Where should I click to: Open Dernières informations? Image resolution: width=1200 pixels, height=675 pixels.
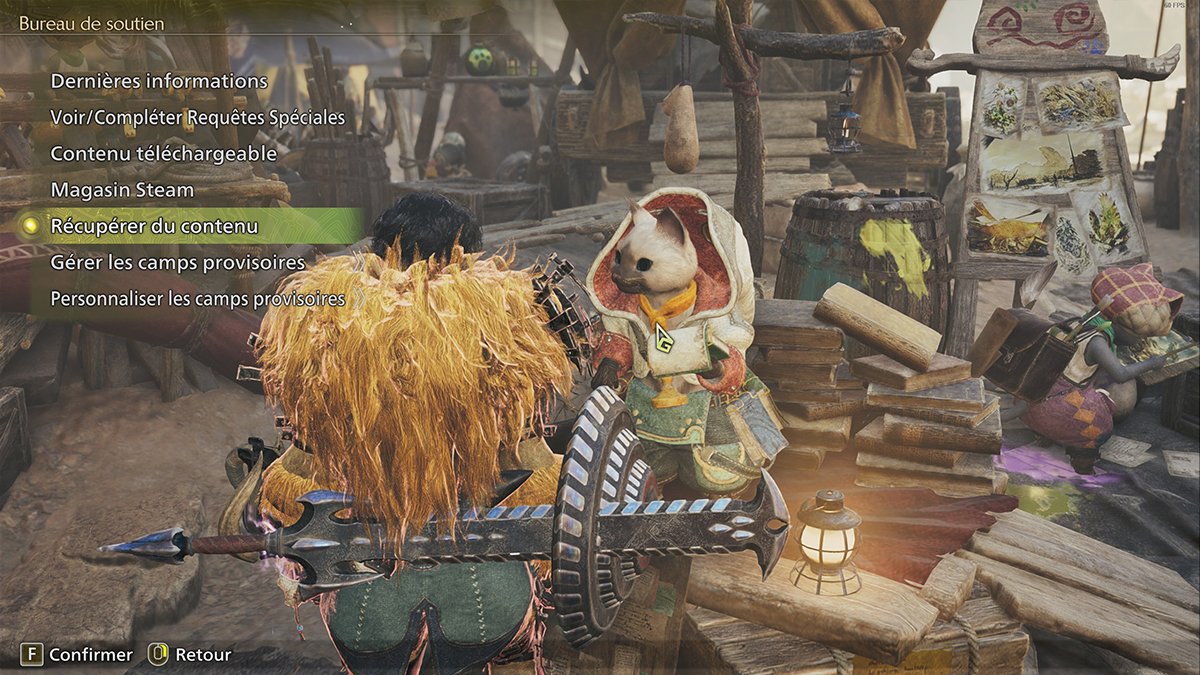[x=159, y=81]
